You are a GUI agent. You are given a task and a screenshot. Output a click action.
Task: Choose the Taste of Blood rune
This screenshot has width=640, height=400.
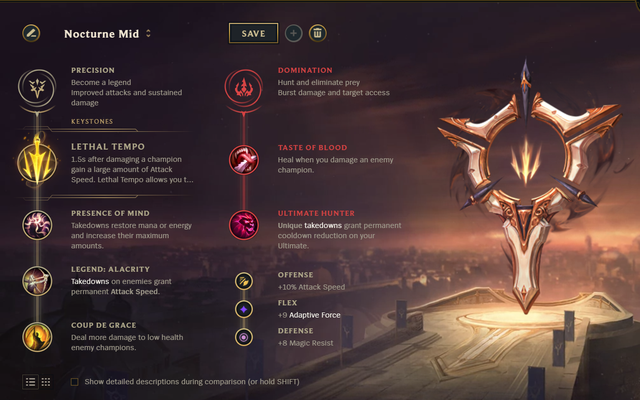coord(243,159)
